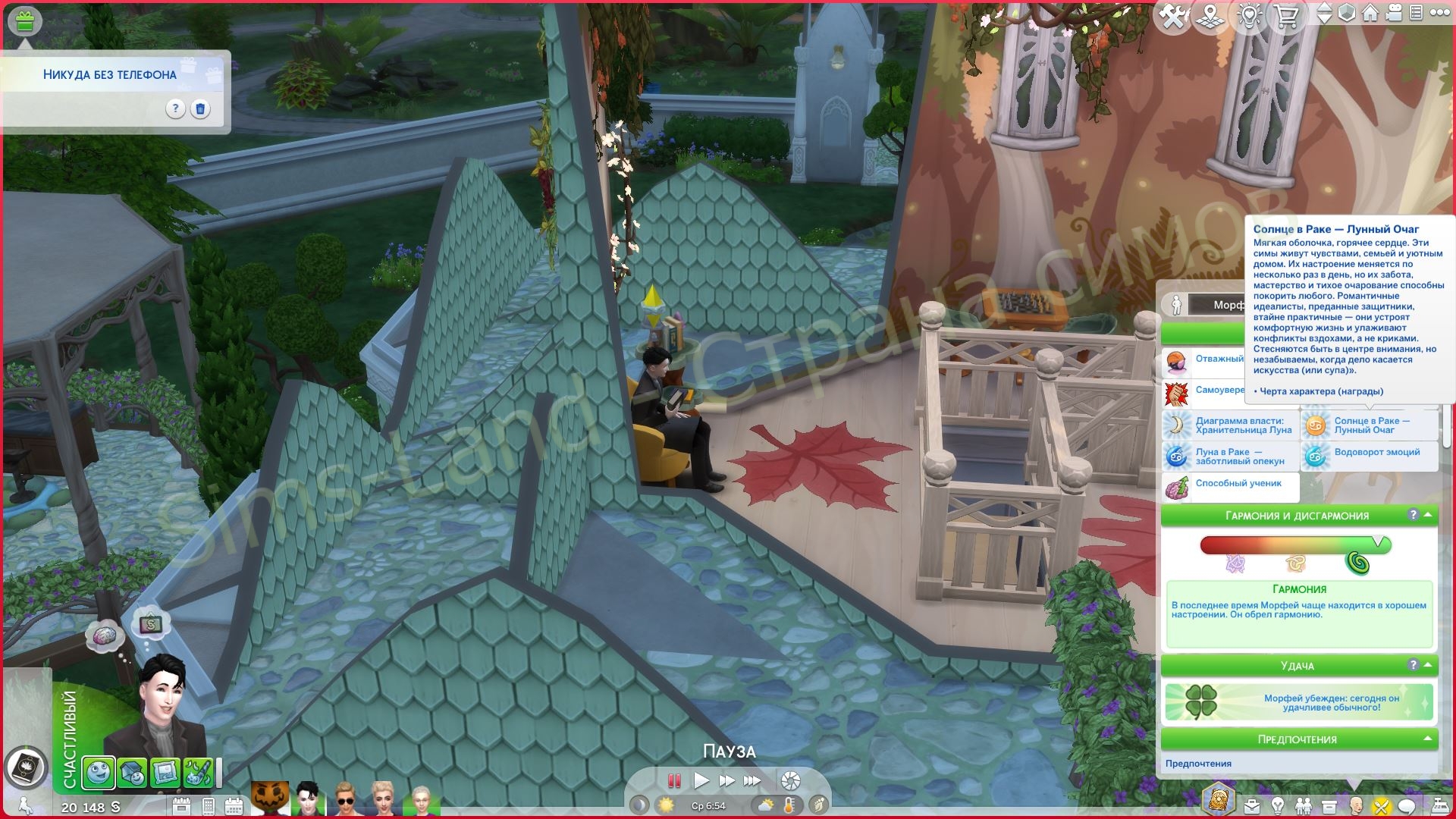Switch to the memories picture tab
The height and width of the screenshot is (819, 1456).
click(166, 773)
